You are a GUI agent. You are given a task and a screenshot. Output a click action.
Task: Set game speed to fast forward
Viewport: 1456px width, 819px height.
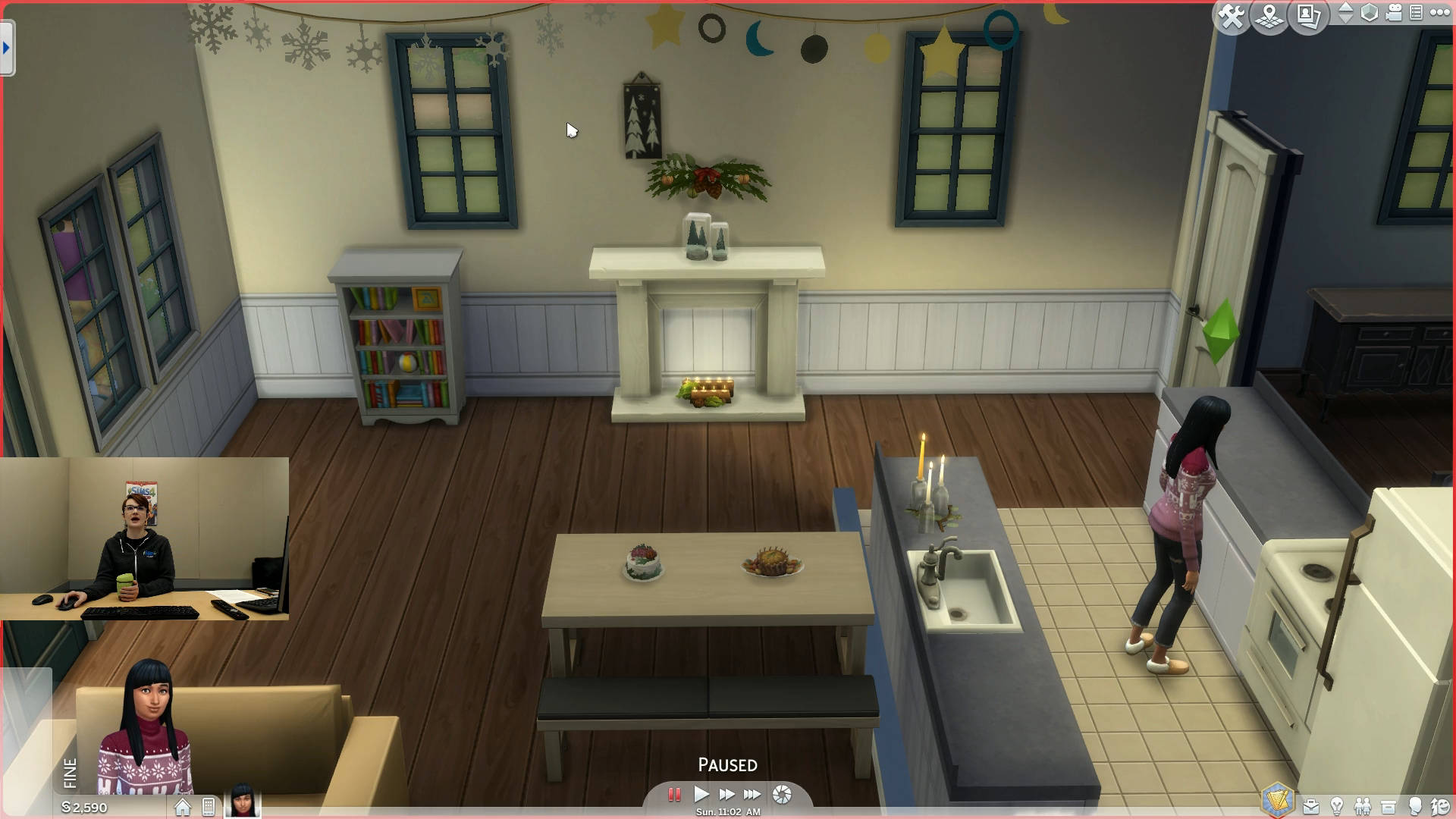726,795
